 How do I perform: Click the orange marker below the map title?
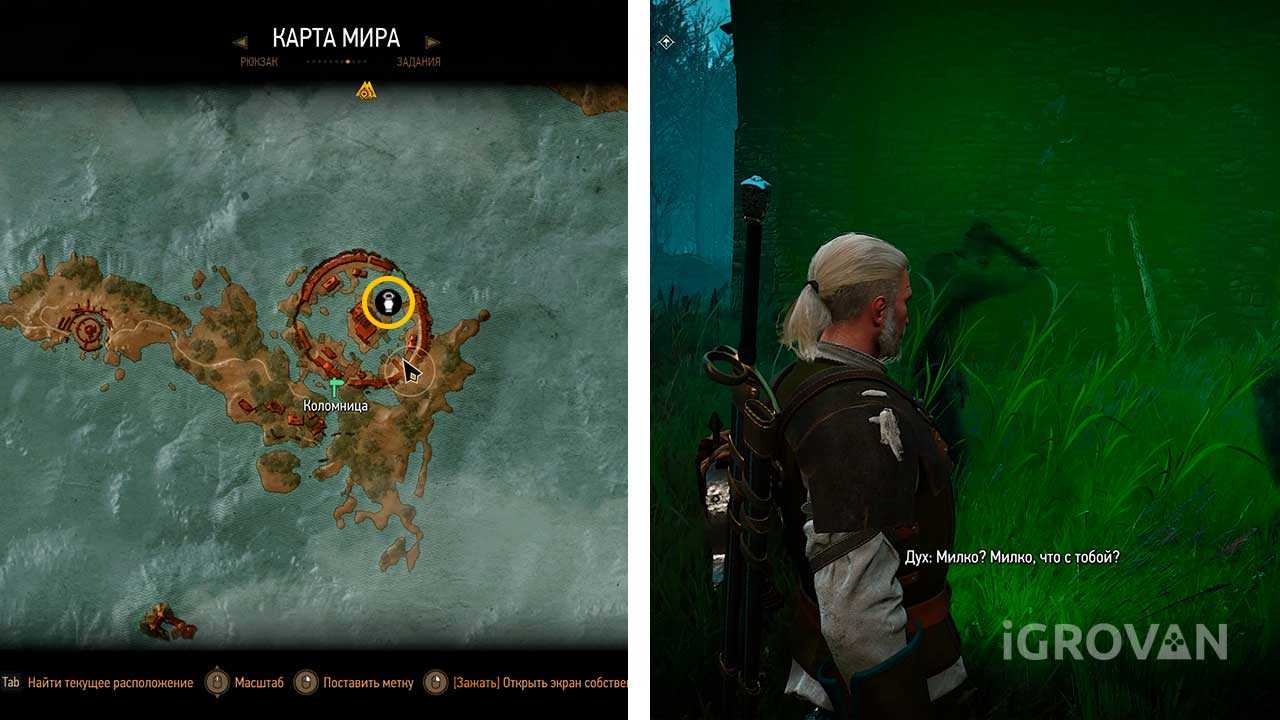tap(366, 91)
